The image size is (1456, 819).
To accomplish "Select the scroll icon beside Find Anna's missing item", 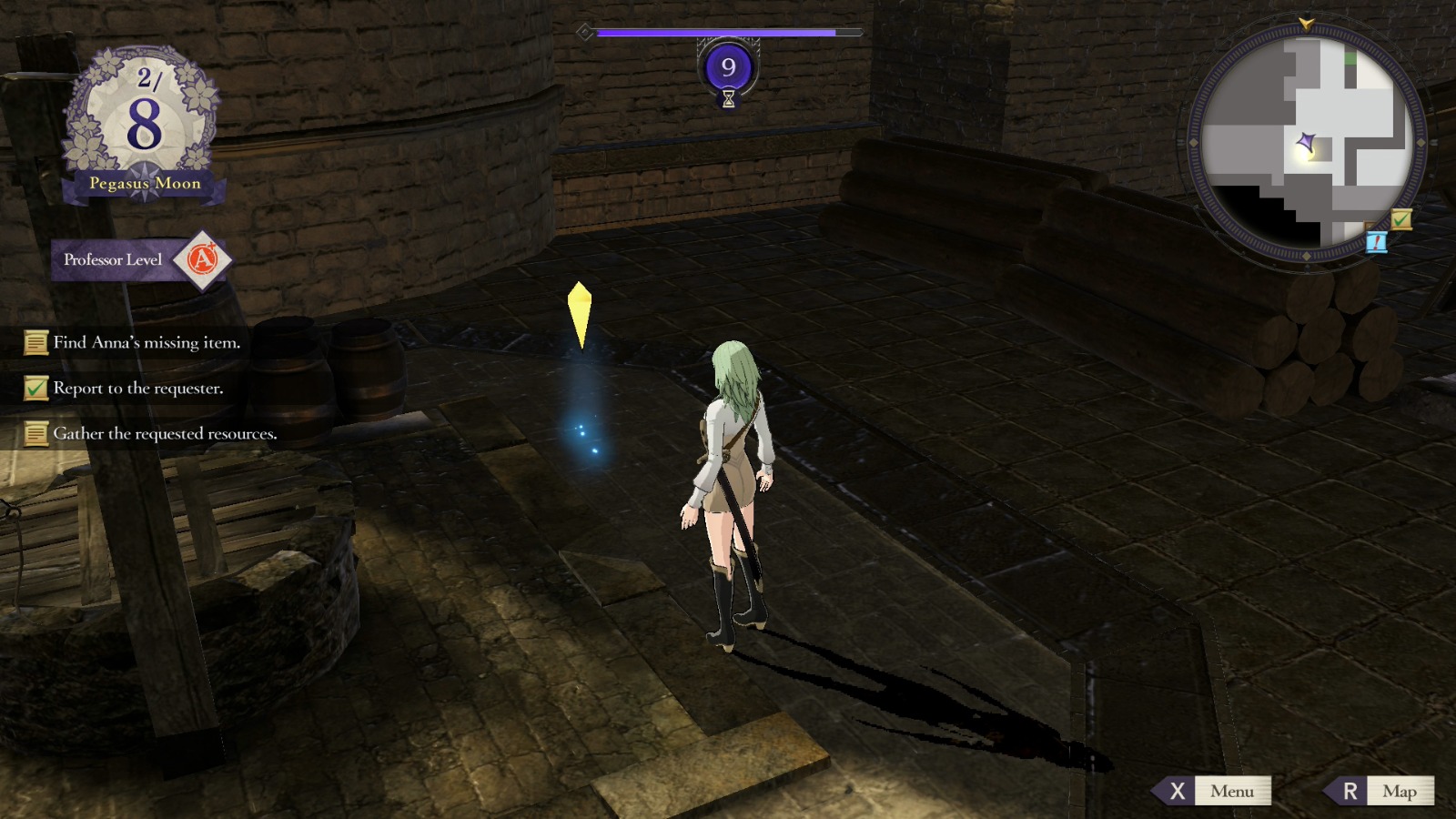I will [x=36, y=343].
